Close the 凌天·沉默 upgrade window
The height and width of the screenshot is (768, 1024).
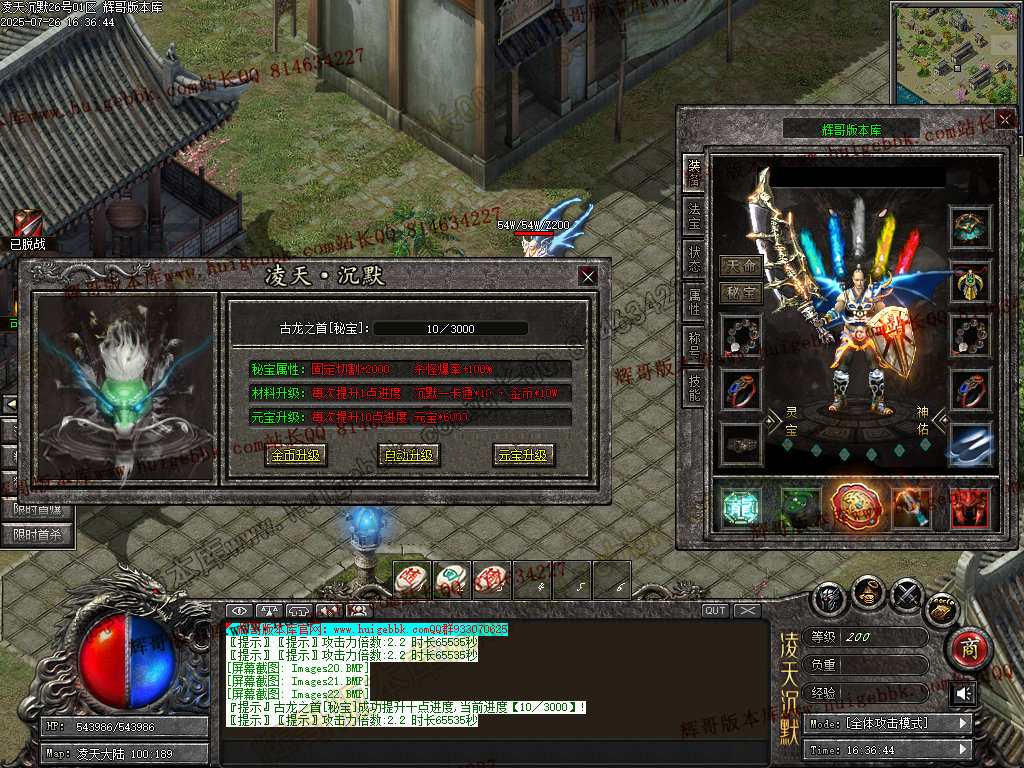[588, 276]
